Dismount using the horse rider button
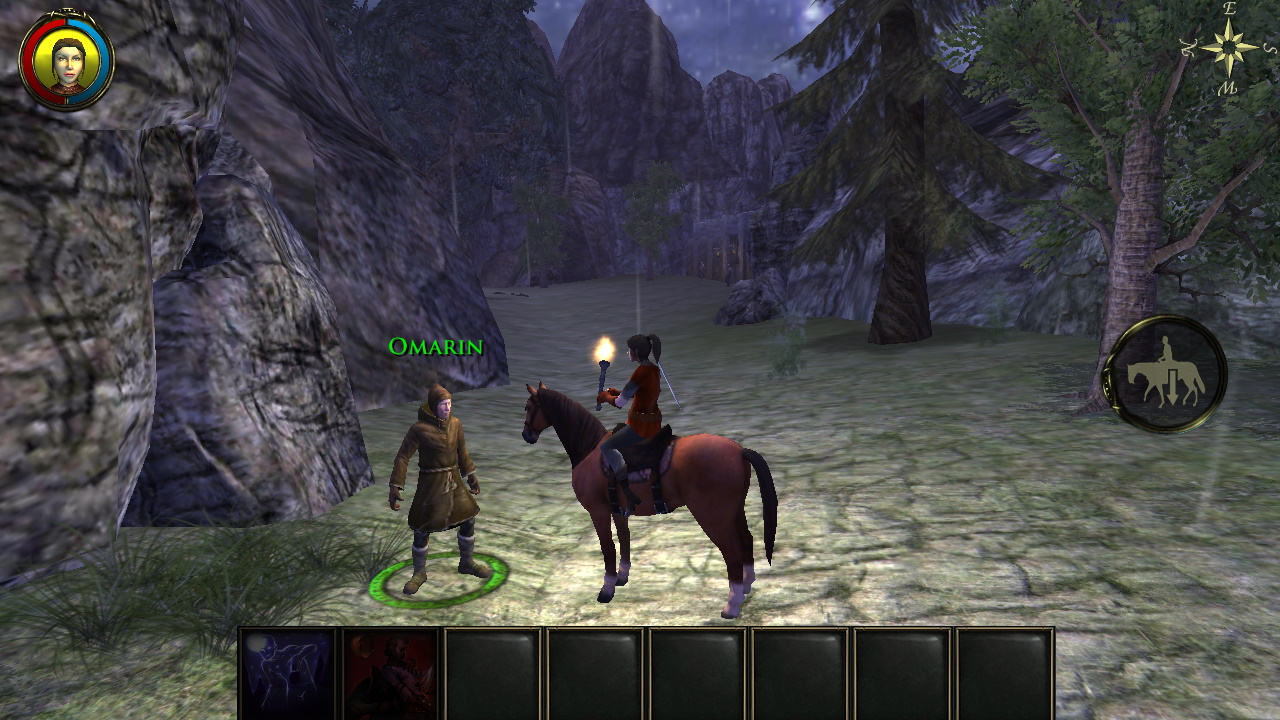Viewport: 1280px width, 720px height. click(1165, 375)
